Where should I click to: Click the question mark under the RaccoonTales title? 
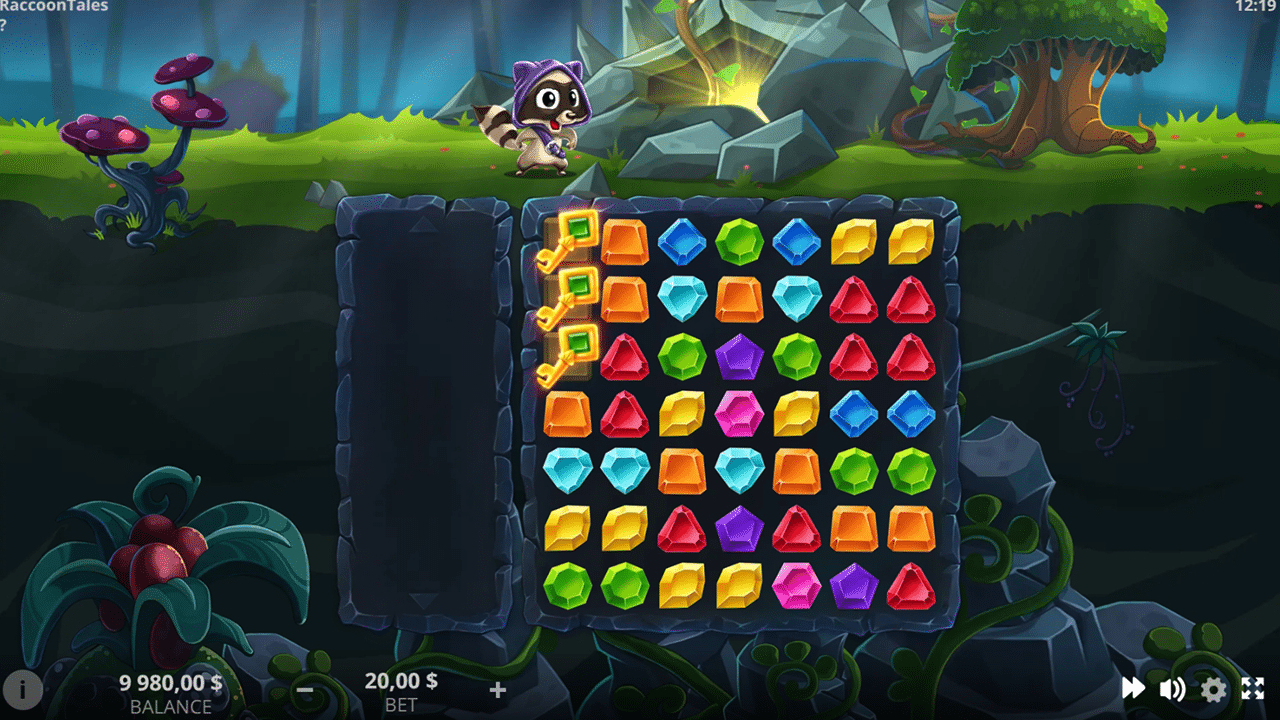tap(4, 25)
